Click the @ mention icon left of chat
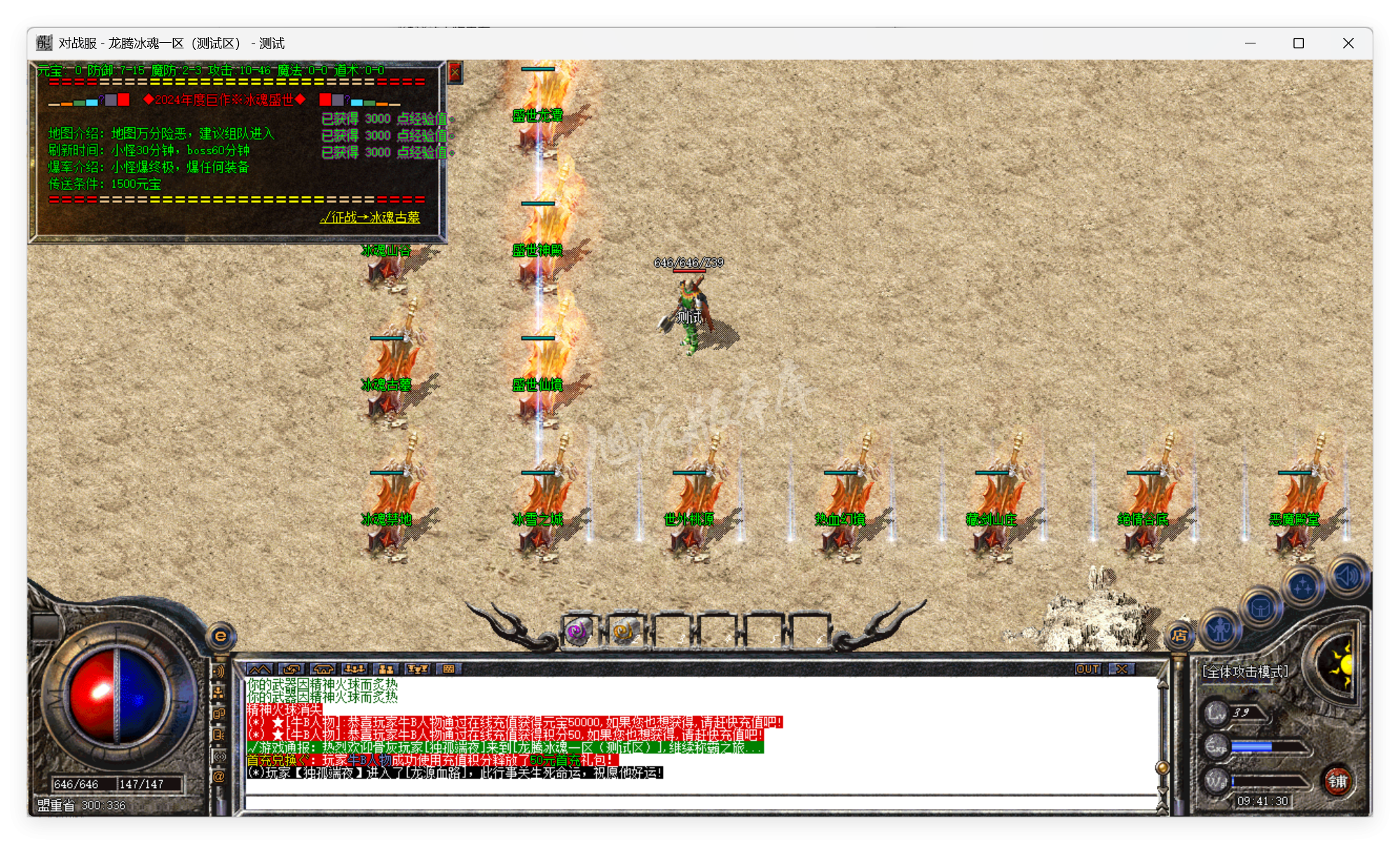 point(219,775)
